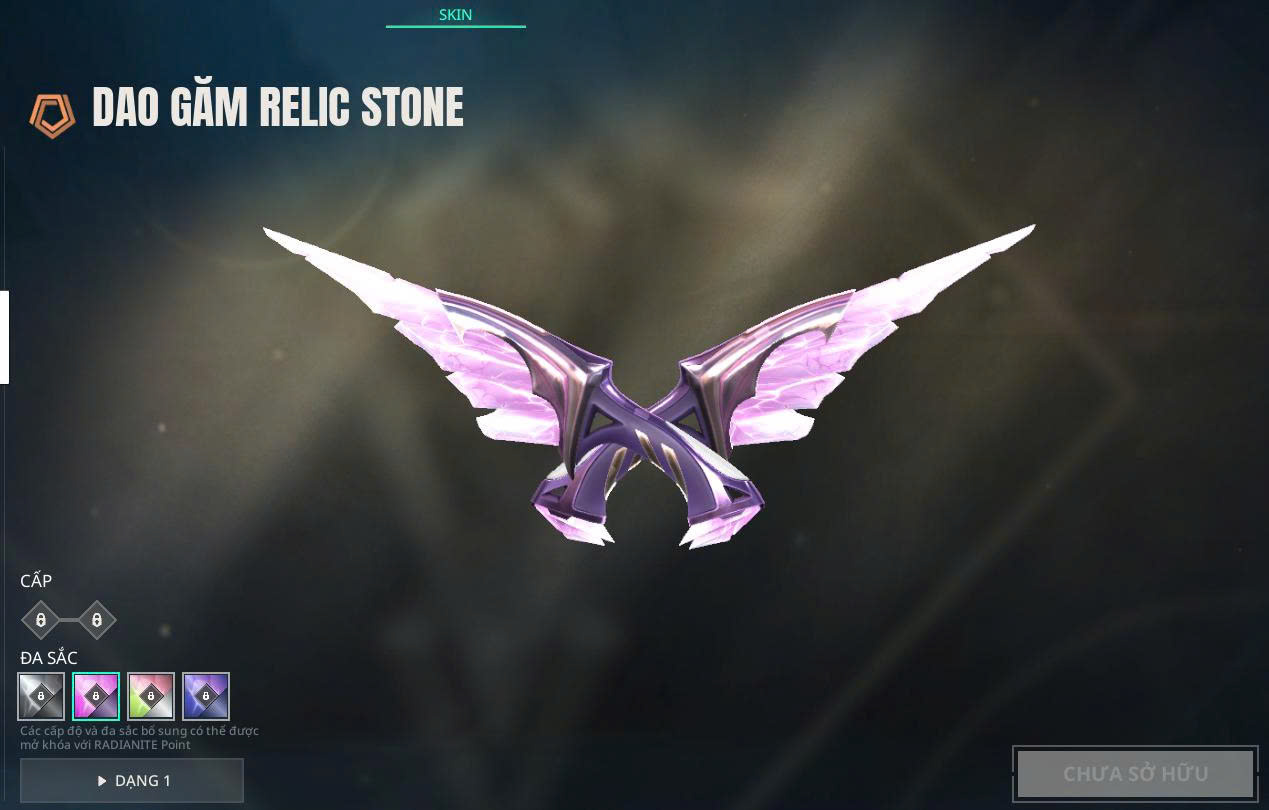
Task: Switch to the SKIN tab
Action: tap(455, 15)
